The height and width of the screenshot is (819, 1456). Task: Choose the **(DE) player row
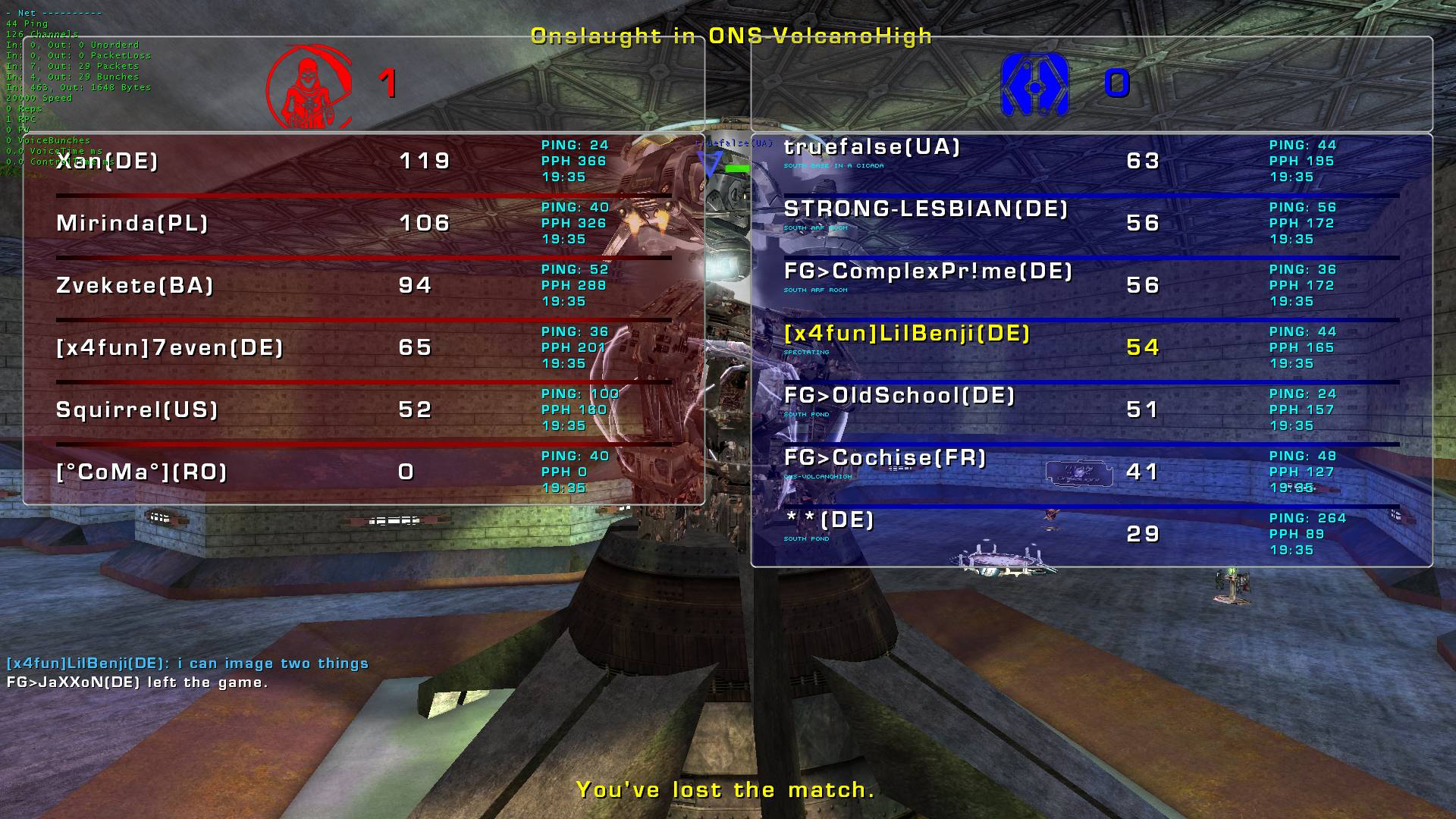point(830,520)
